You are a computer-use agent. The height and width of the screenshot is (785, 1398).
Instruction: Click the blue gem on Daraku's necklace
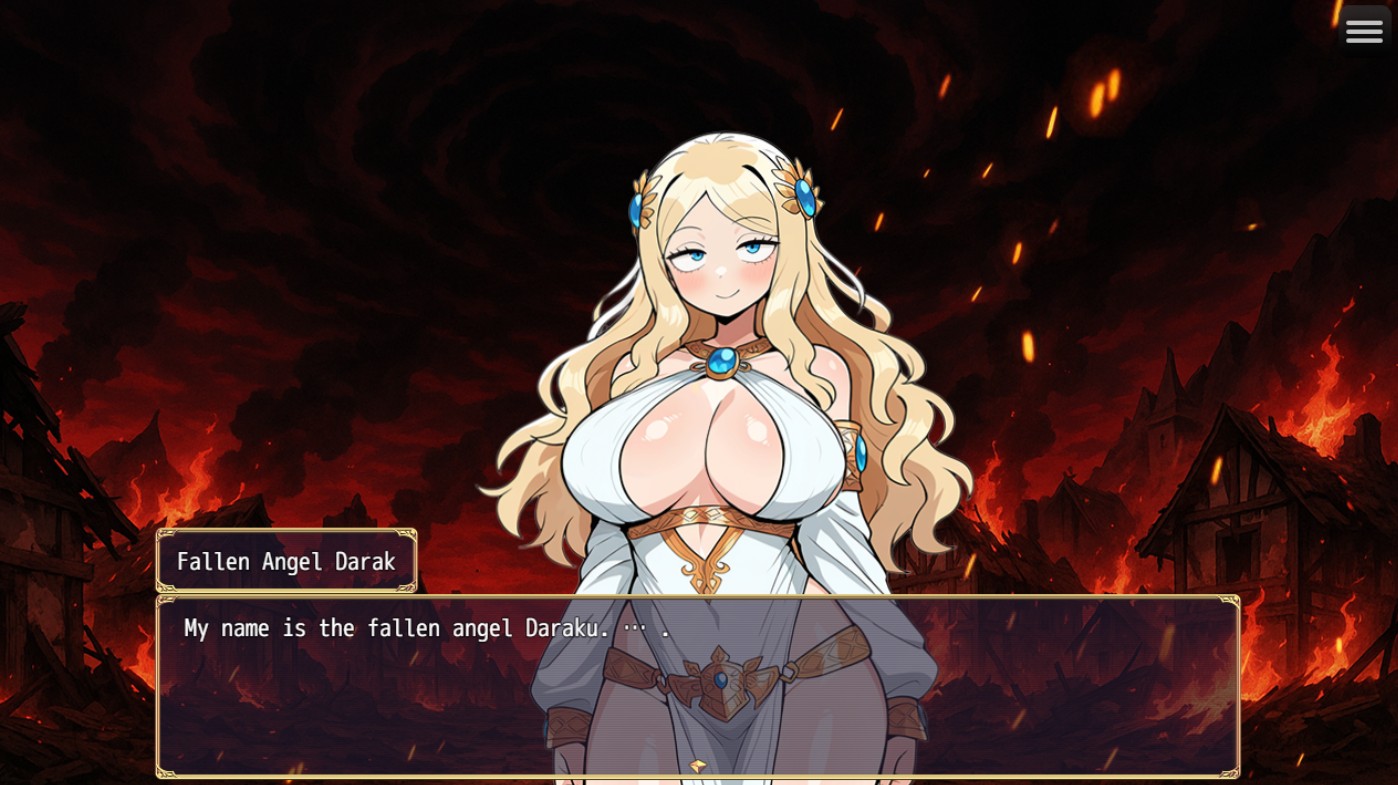click(x=725, y=362)
